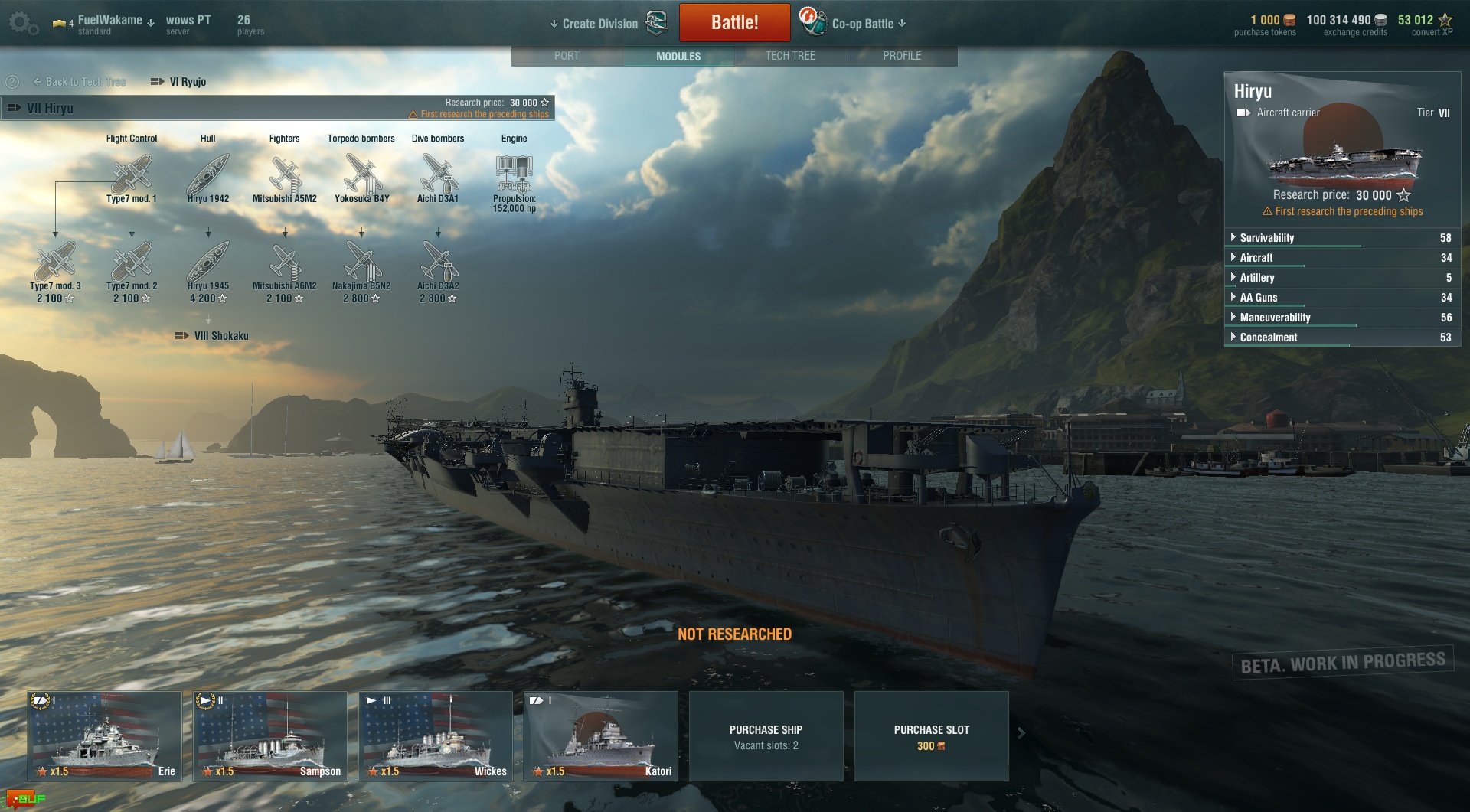
Task: Select the Hiryu 1945 hull module
Action: coord(208,263)
